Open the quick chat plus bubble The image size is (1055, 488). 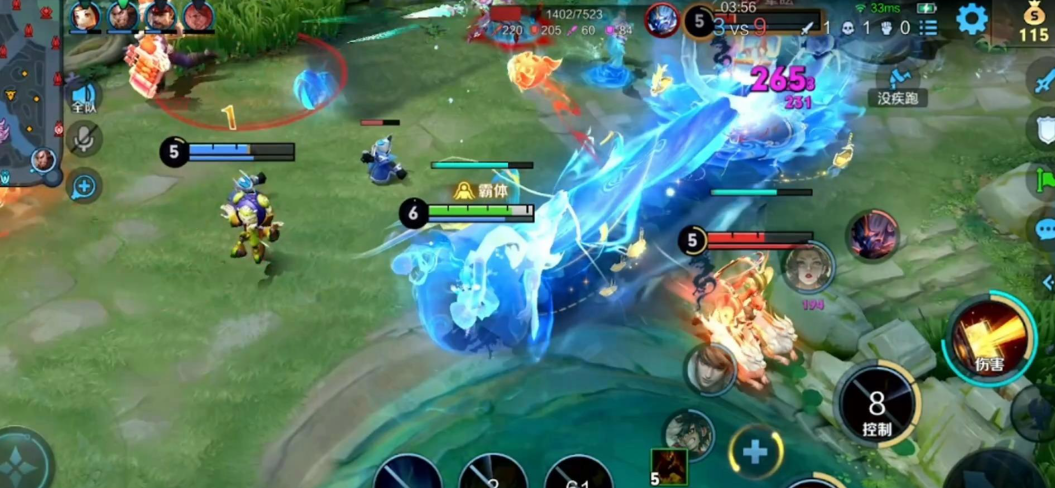tap(84, 185)
